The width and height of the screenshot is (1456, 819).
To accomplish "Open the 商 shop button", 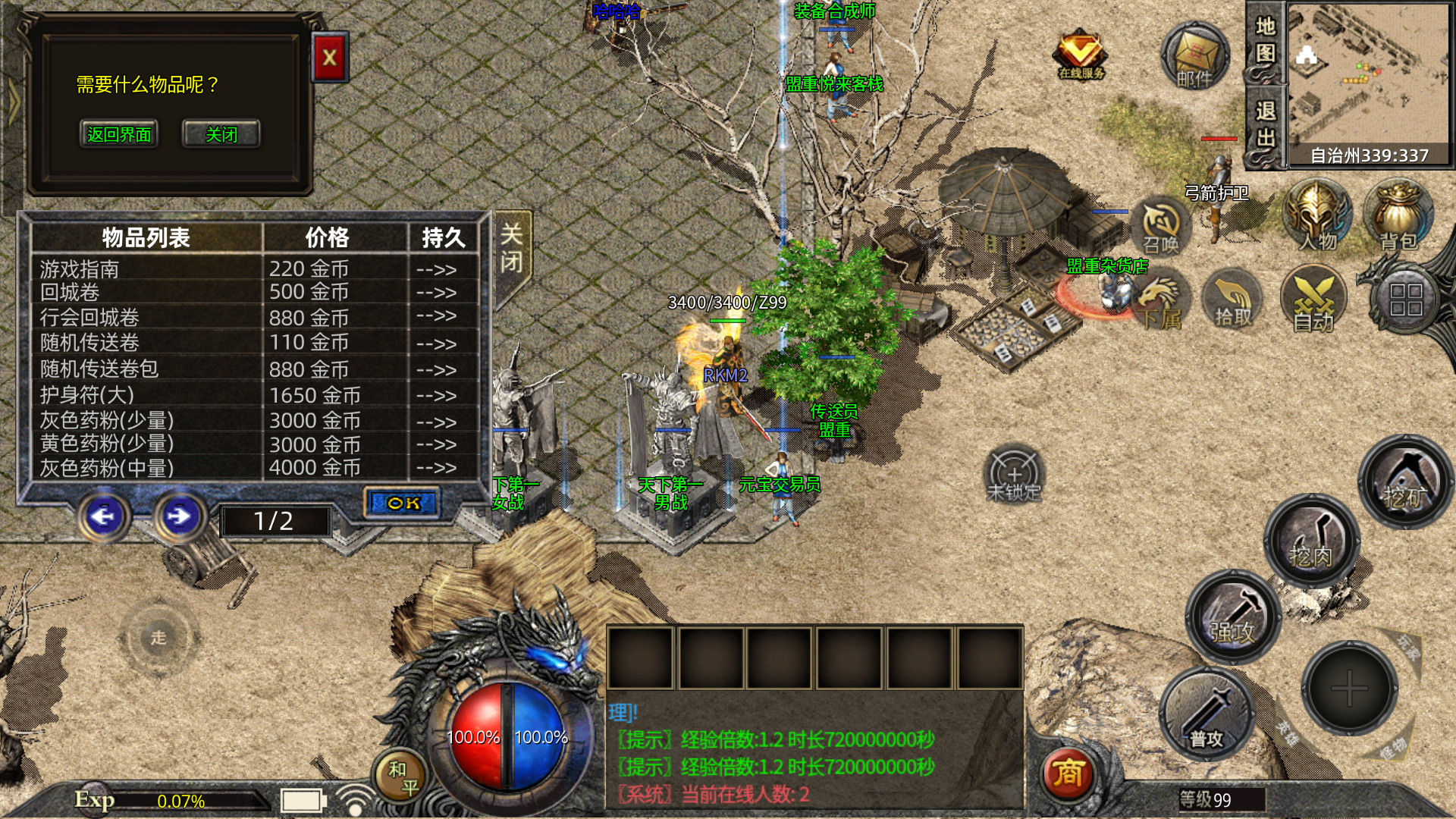I will [x=1067, y=773].
